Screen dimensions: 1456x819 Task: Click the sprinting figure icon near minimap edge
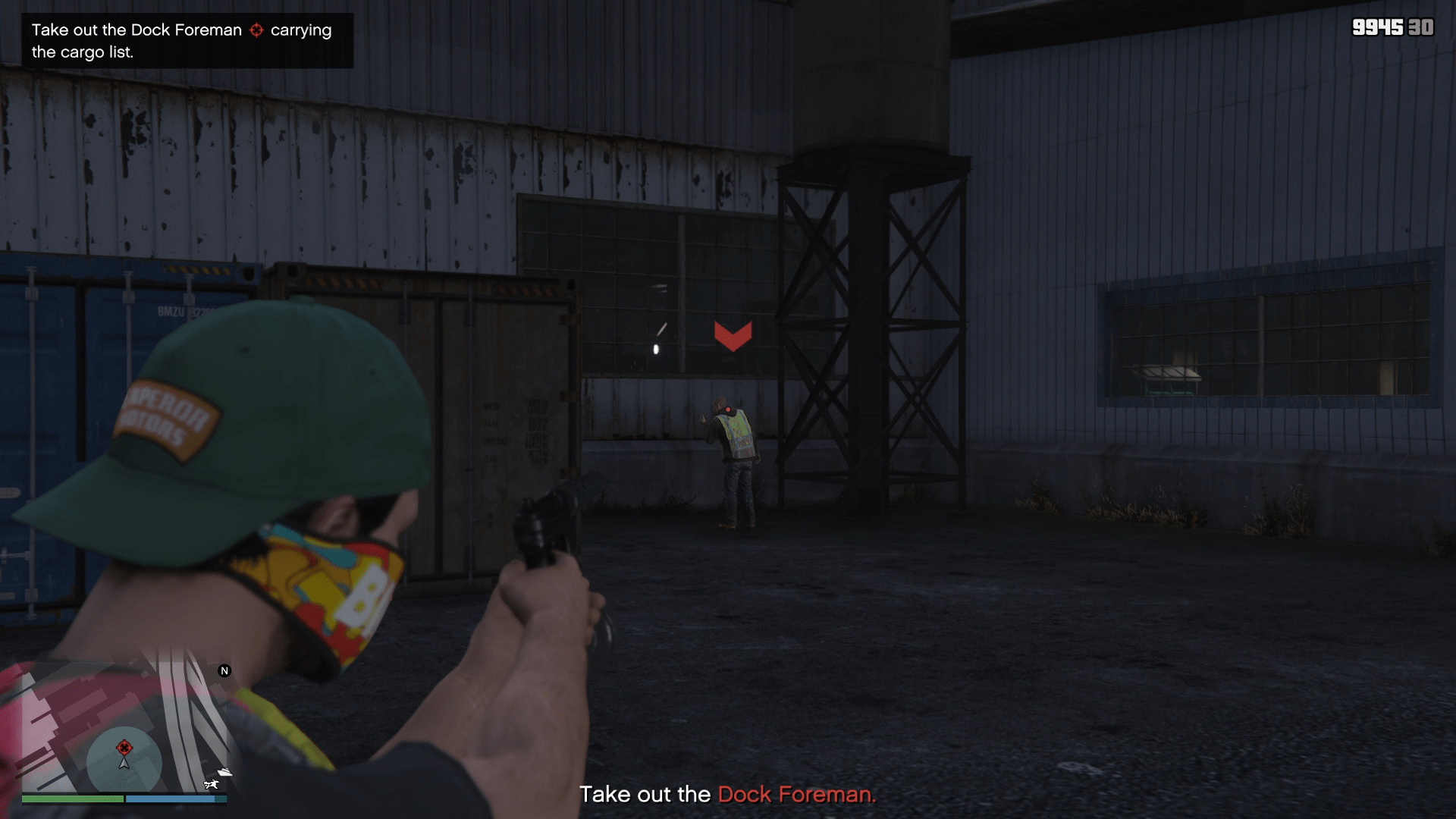pyautogui.click(x=212, y=784)
